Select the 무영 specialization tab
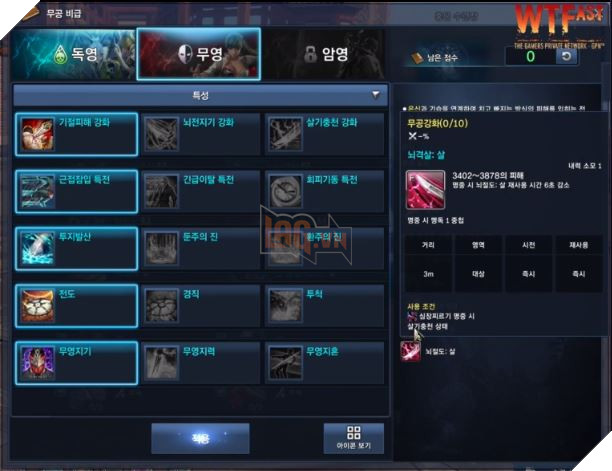The height and width of the screenshot is (471, 612). [197, 55]
